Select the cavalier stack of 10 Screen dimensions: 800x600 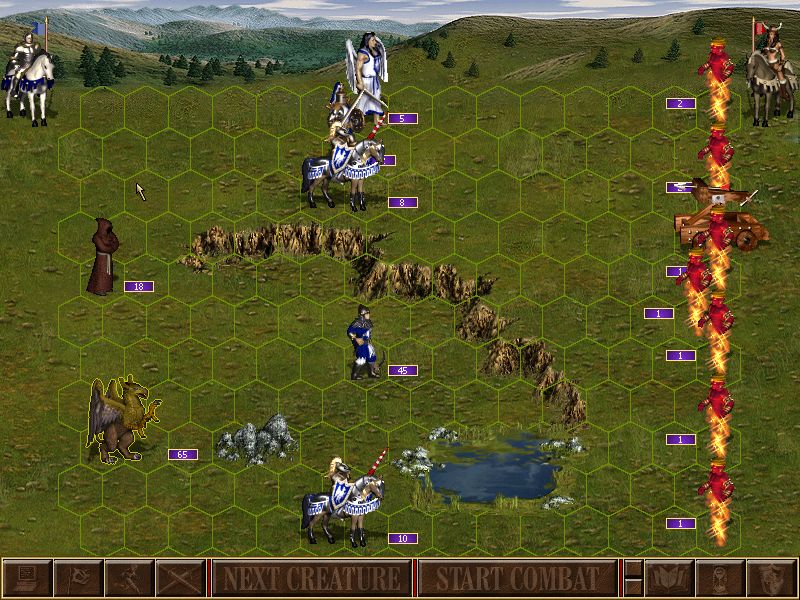coord(345,500)
